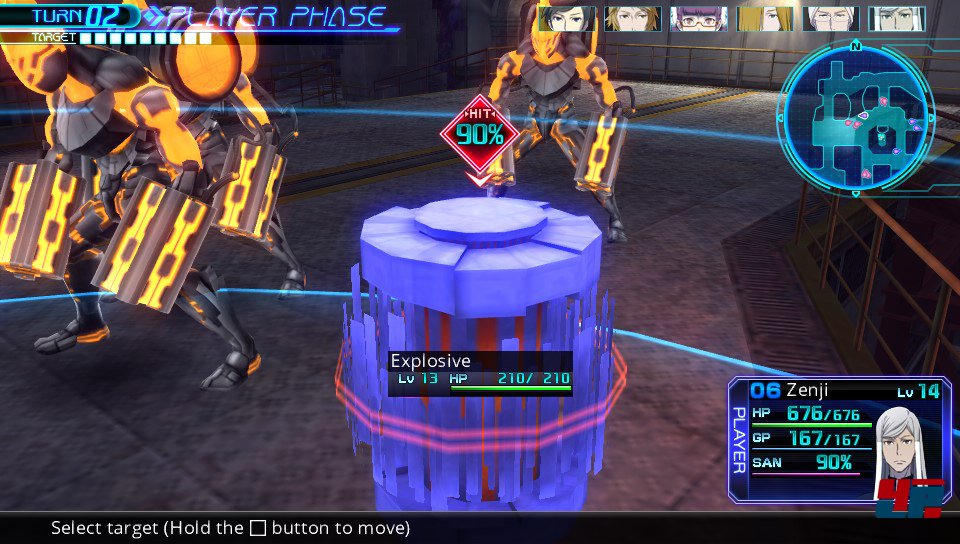Click the dark-haired character turn portrait
The image size is (960, 544).
click(567, 19)
